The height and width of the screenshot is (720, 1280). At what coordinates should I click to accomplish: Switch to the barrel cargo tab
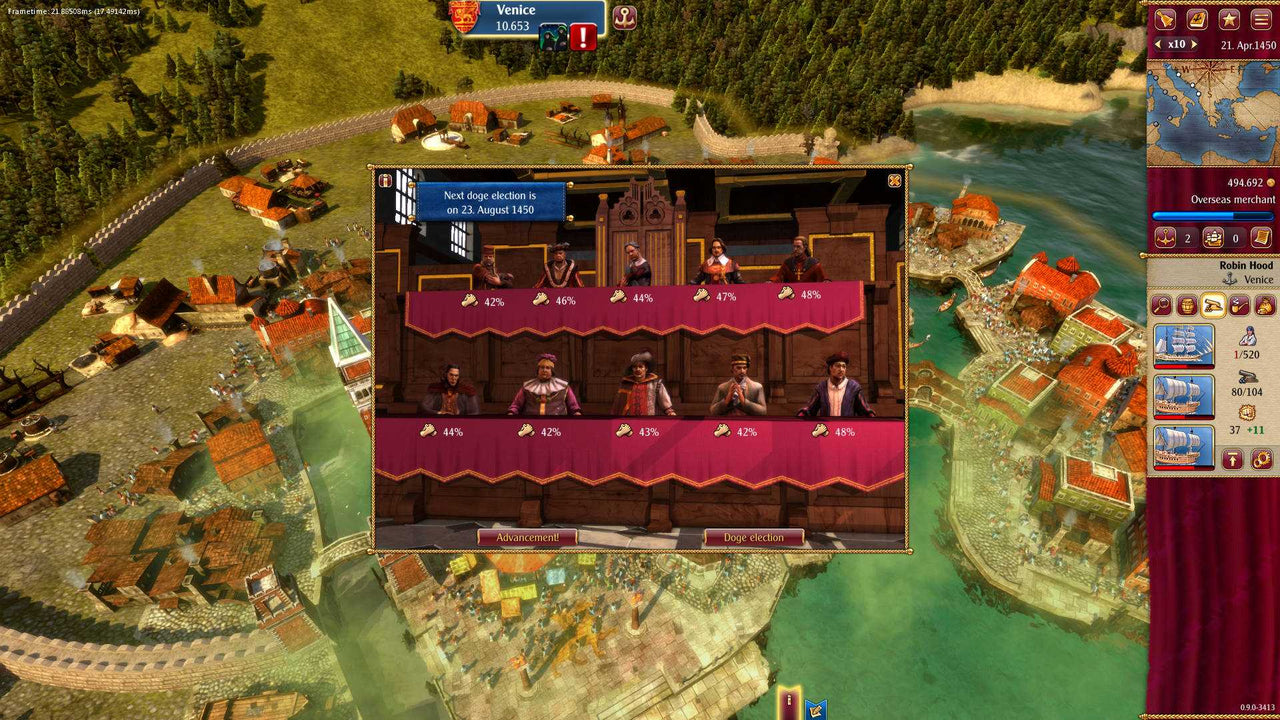click(1186, 306)
